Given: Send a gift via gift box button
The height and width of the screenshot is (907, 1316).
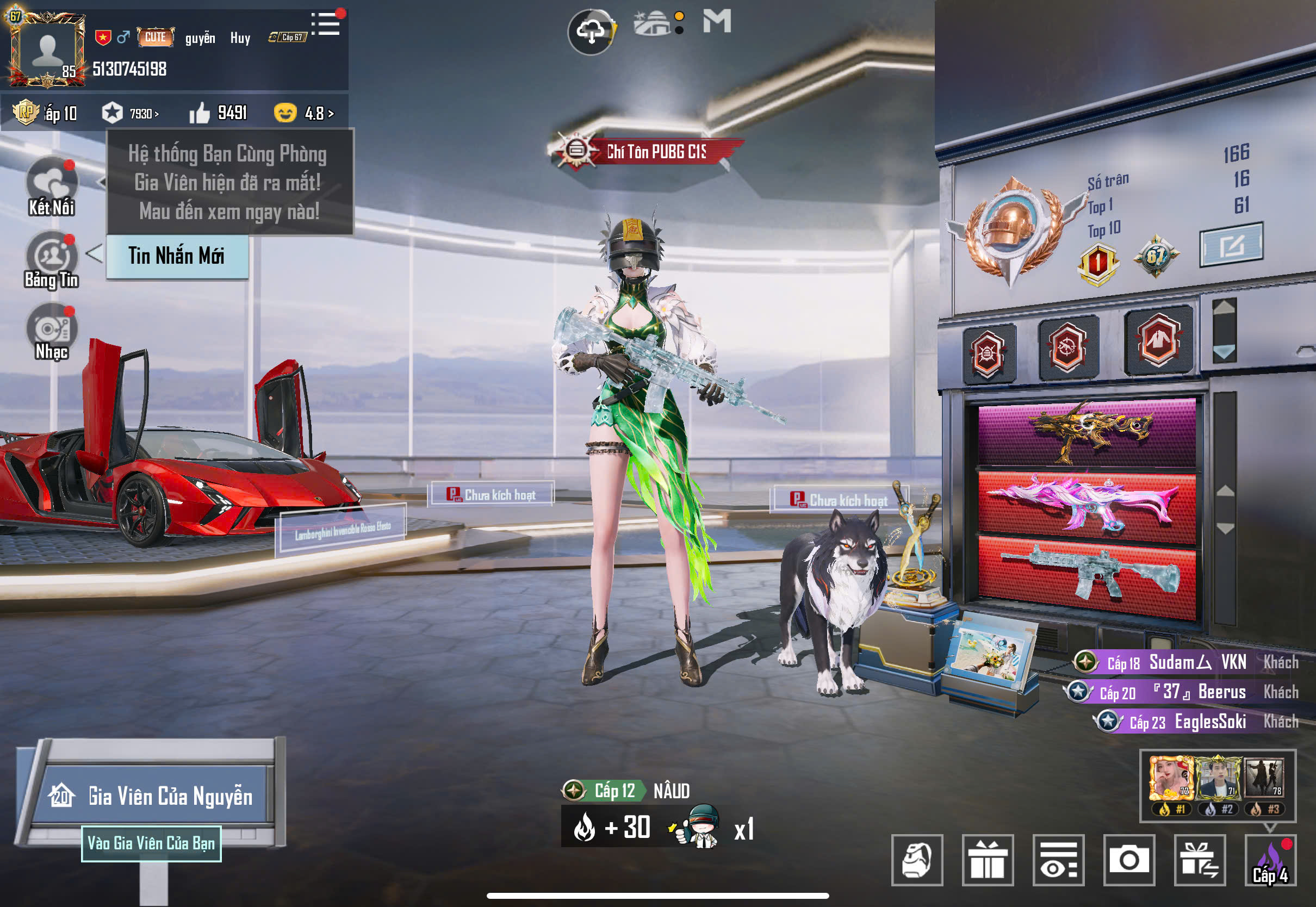Looking at the screenshot, I should coord(988,860).
